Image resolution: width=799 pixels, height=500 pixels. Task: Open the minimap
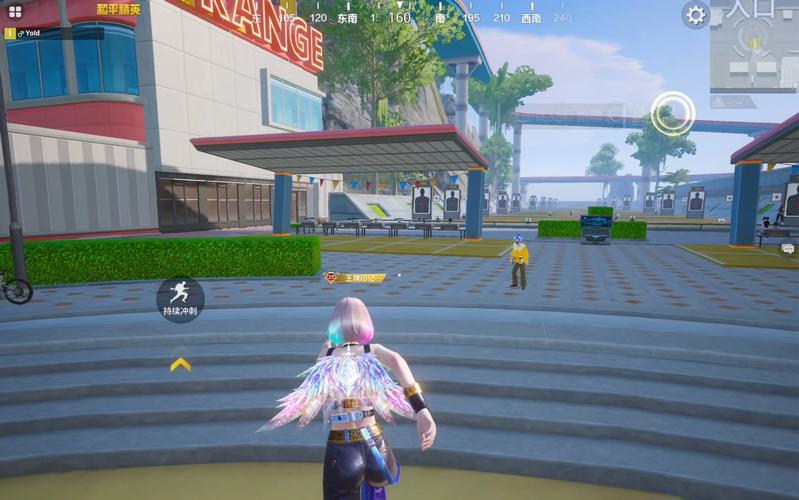tap(755, 46)
